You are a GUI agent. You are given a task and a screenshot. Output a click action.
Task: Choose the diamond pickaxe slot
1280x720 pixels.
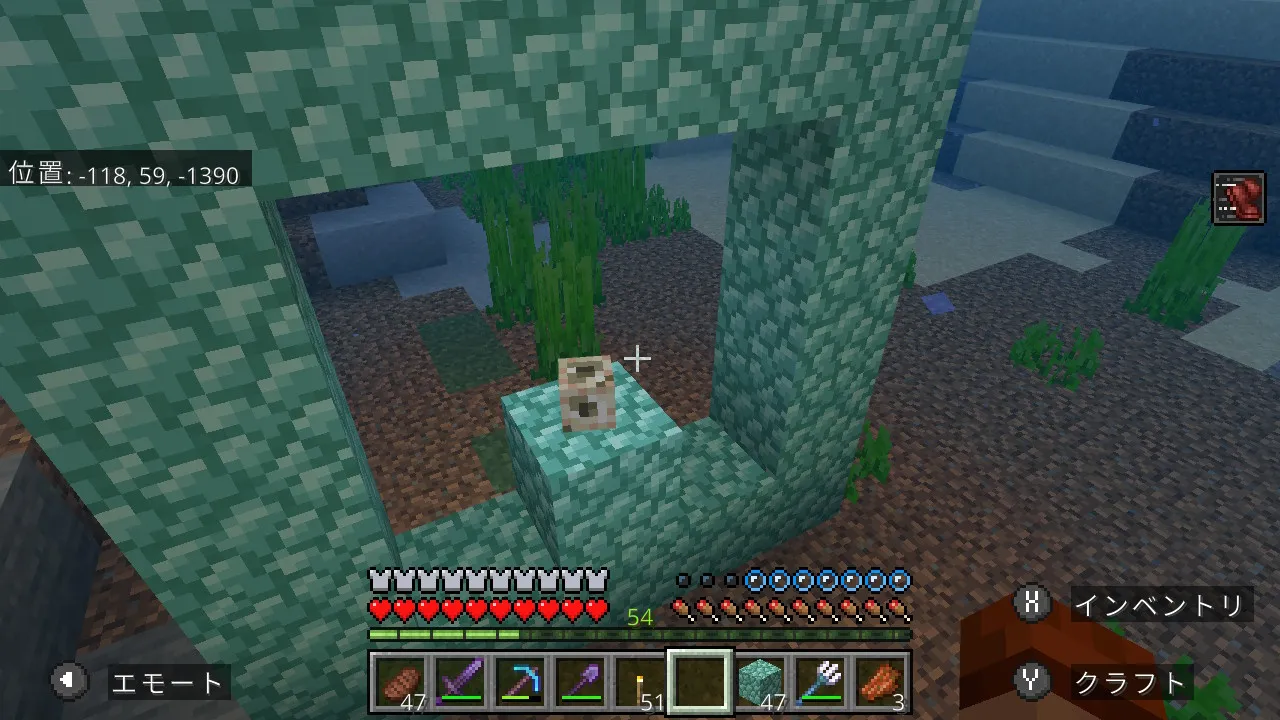click(x=520, y=683)
